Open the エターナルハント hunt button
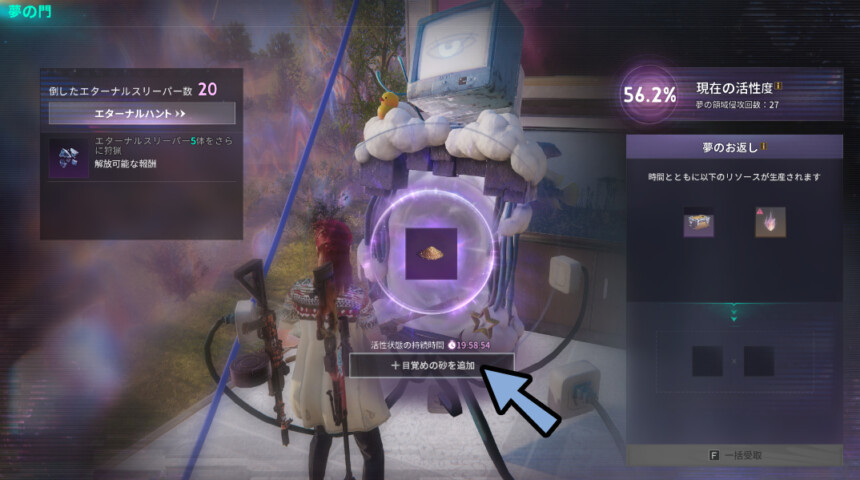 pyautogui.click(x=141, y=114)
